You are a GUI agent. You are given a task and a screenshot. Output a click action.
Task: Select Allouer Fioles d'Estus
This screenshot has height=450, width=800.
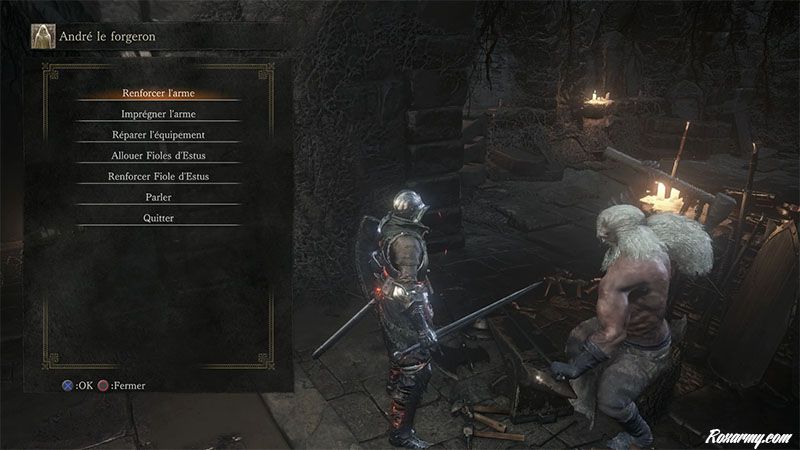(159, 156)
